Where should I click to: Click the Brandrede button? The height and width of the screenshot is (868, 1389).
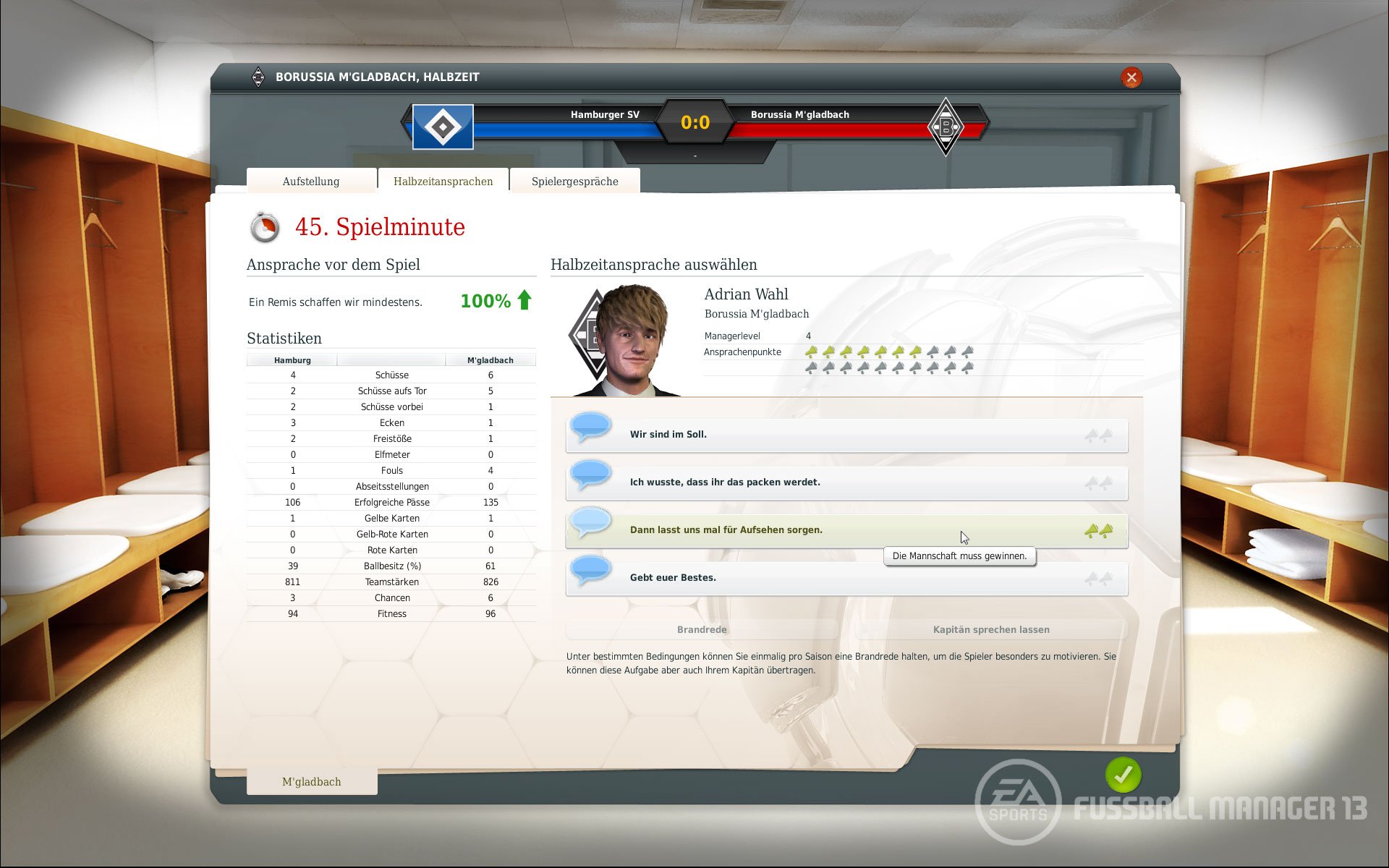pos(702,629)
